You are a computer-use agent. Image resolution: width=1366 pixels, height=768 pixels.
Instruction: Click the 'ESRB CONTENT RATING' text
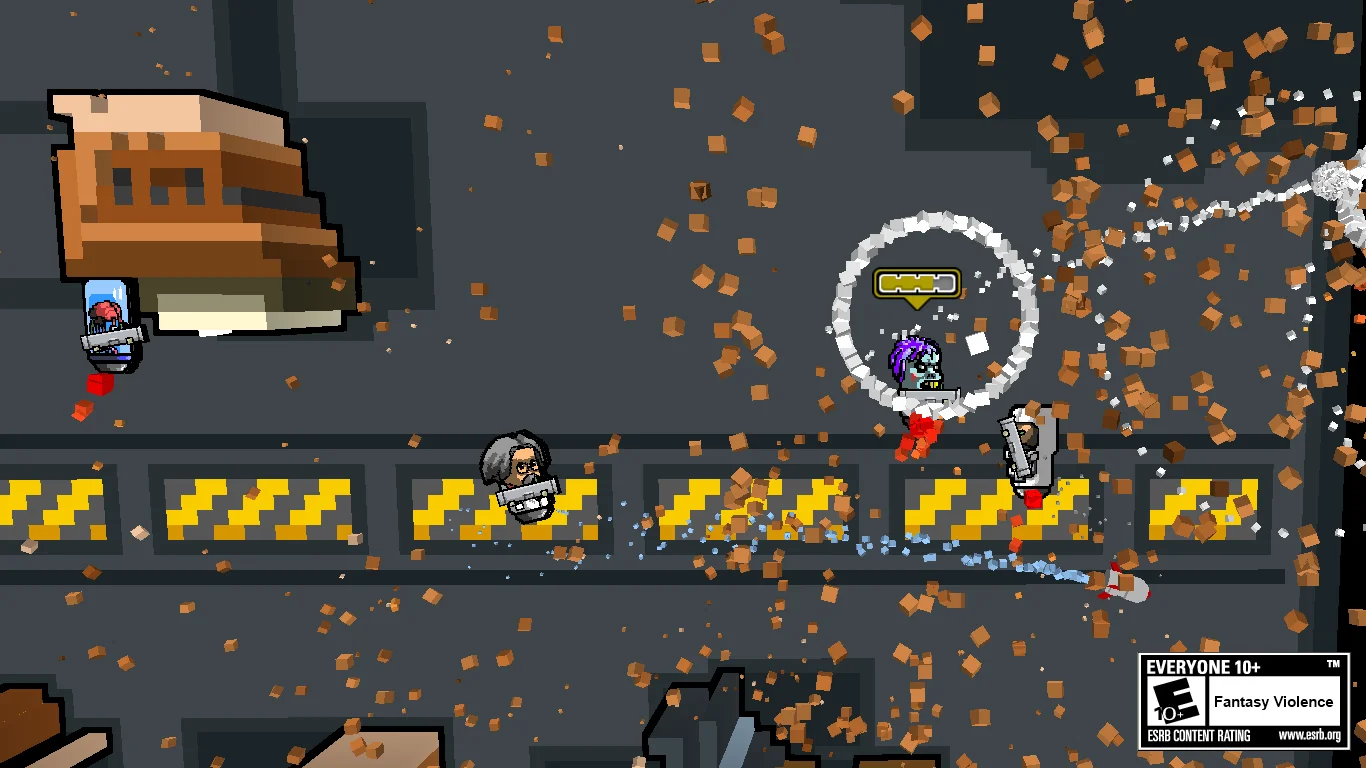pos(1198,734)
